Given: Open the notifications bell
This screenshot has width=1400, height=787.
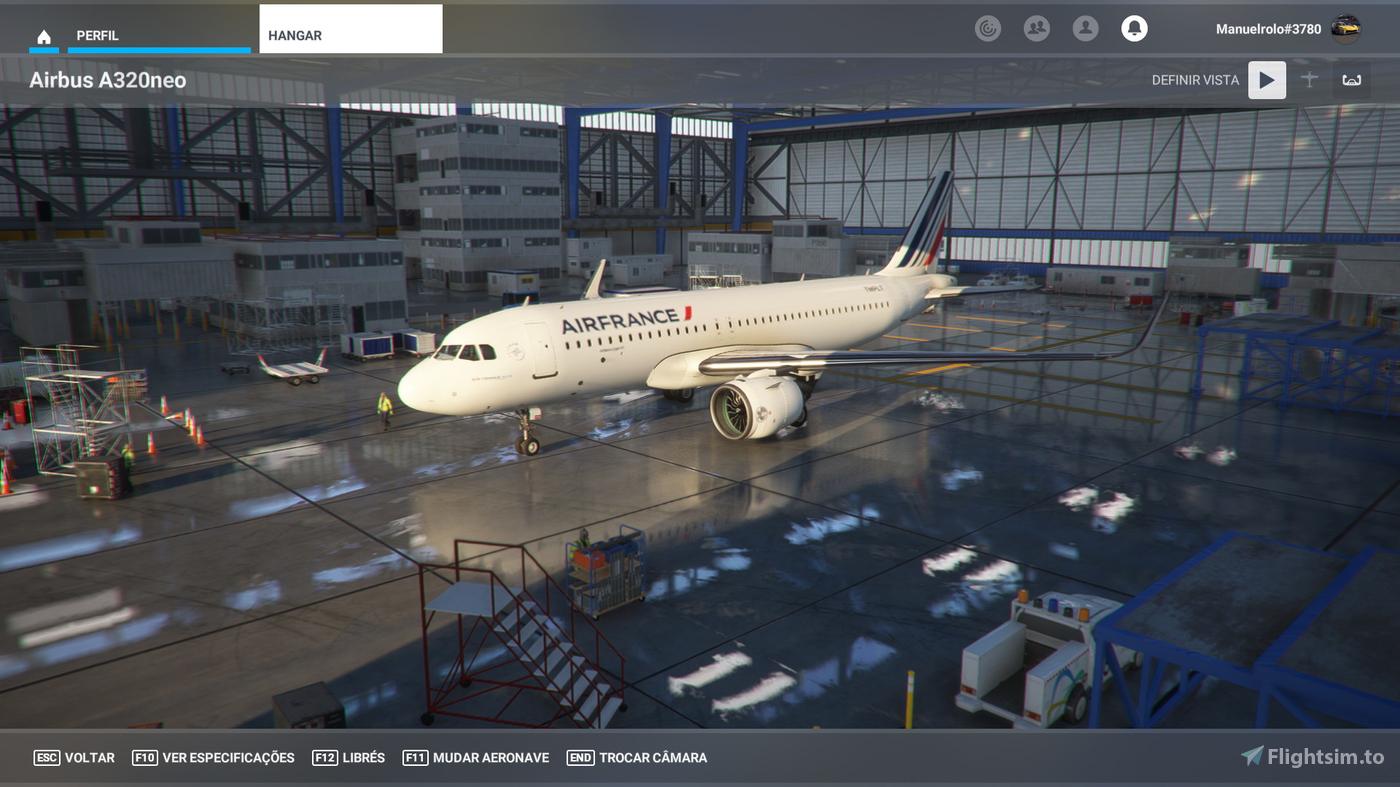Looking at the screenshot, I should (1134, 28).
